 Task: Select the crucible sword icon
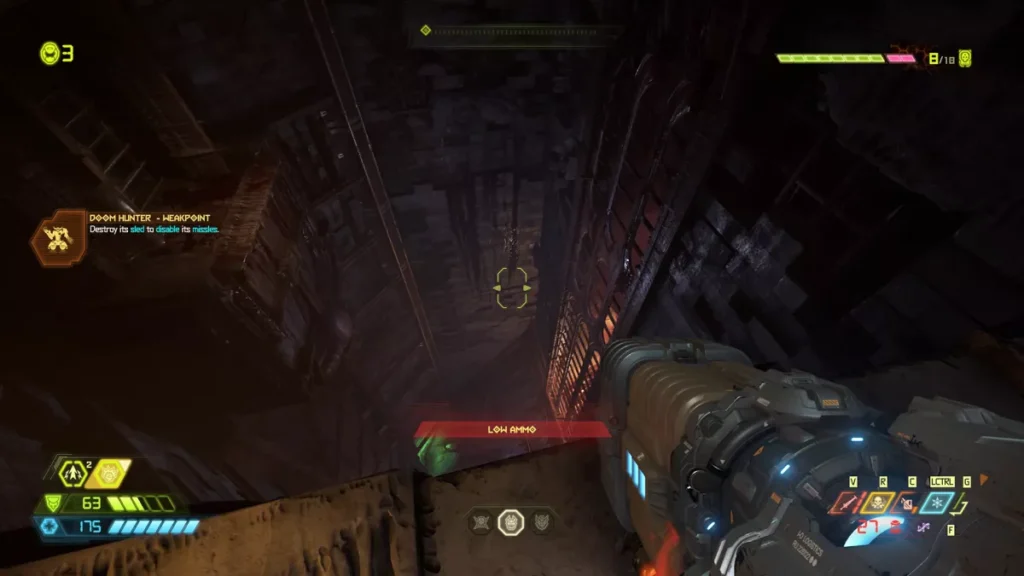847,503
